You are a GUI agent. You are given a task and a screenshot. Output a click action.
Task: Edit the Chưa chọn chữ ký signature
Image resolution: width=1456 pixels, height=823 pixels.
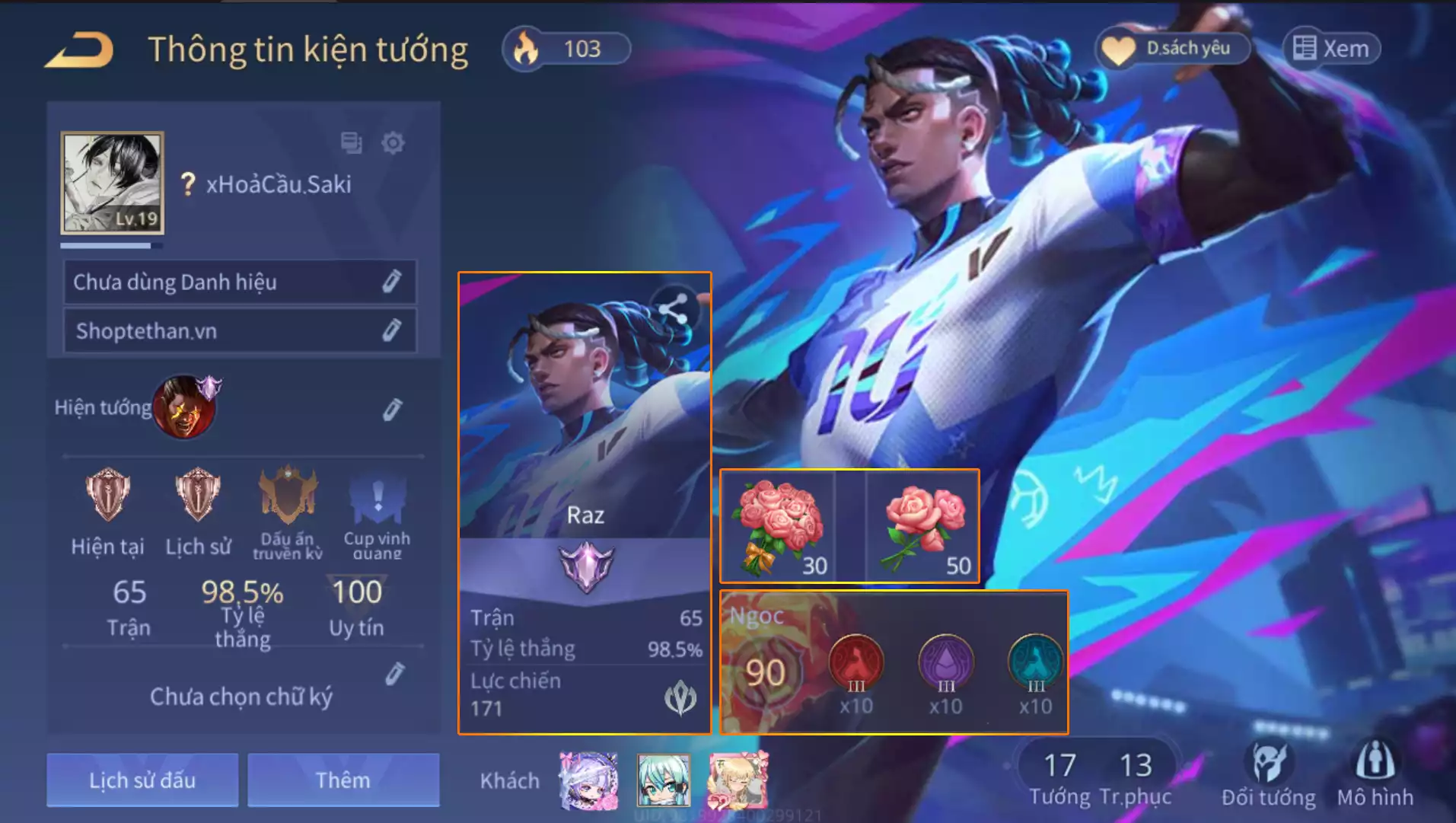(394, 674)
